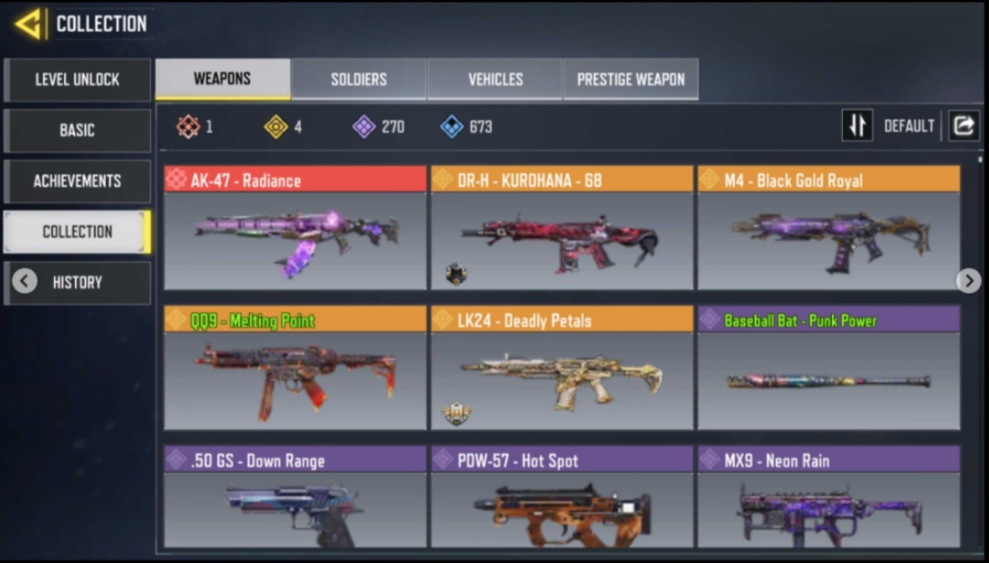Open the MX9 Neon Rain weapon card
Image resolution: width=989 pixels, height=563 pixels.
coord(828,497)
